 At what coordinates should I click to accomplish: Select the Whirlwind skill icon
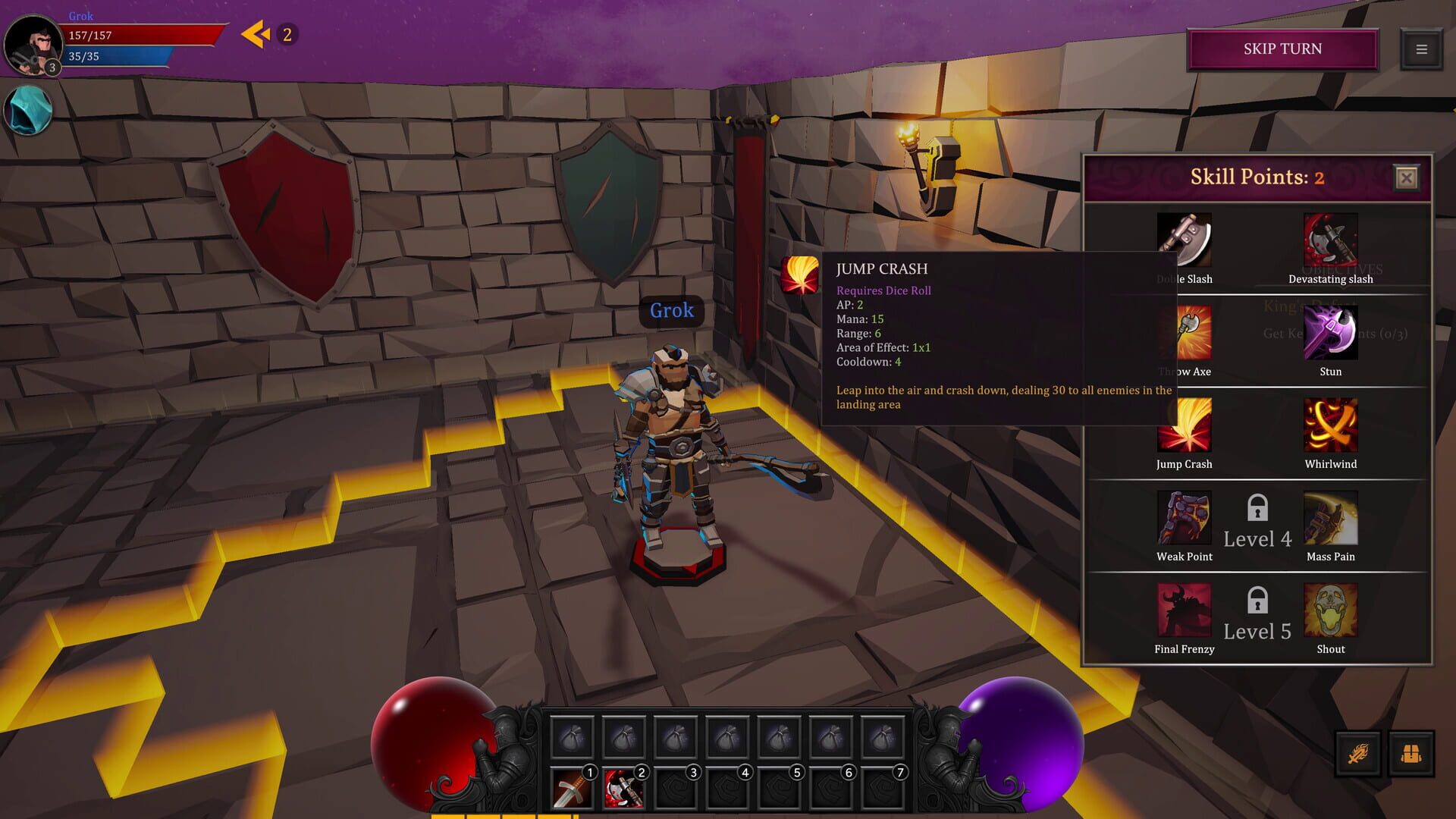(1329, 425)
